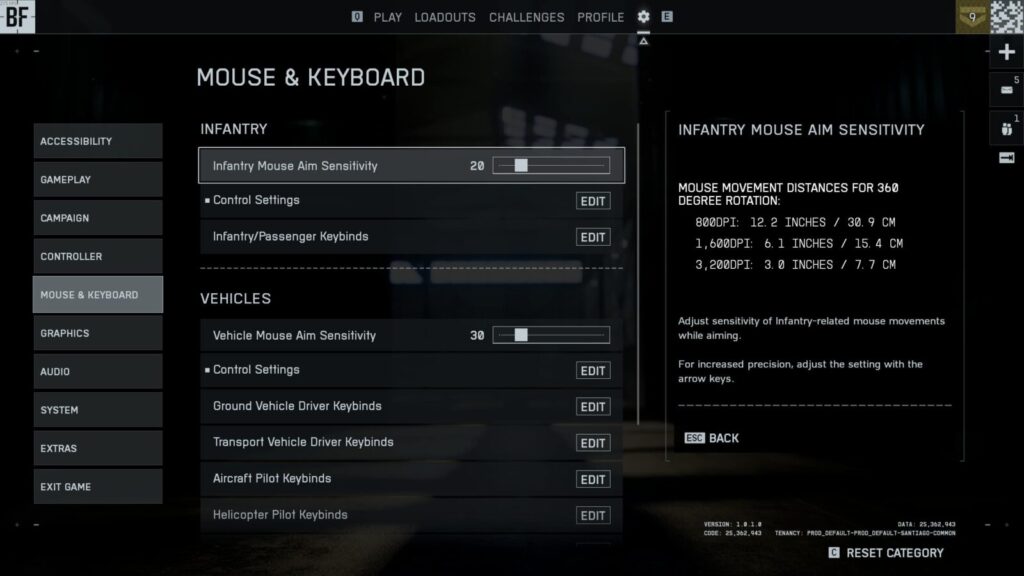
Task: Adjust the Infantry Mouse Aim Sensitivity slider
Action: [x=521, y=166]
